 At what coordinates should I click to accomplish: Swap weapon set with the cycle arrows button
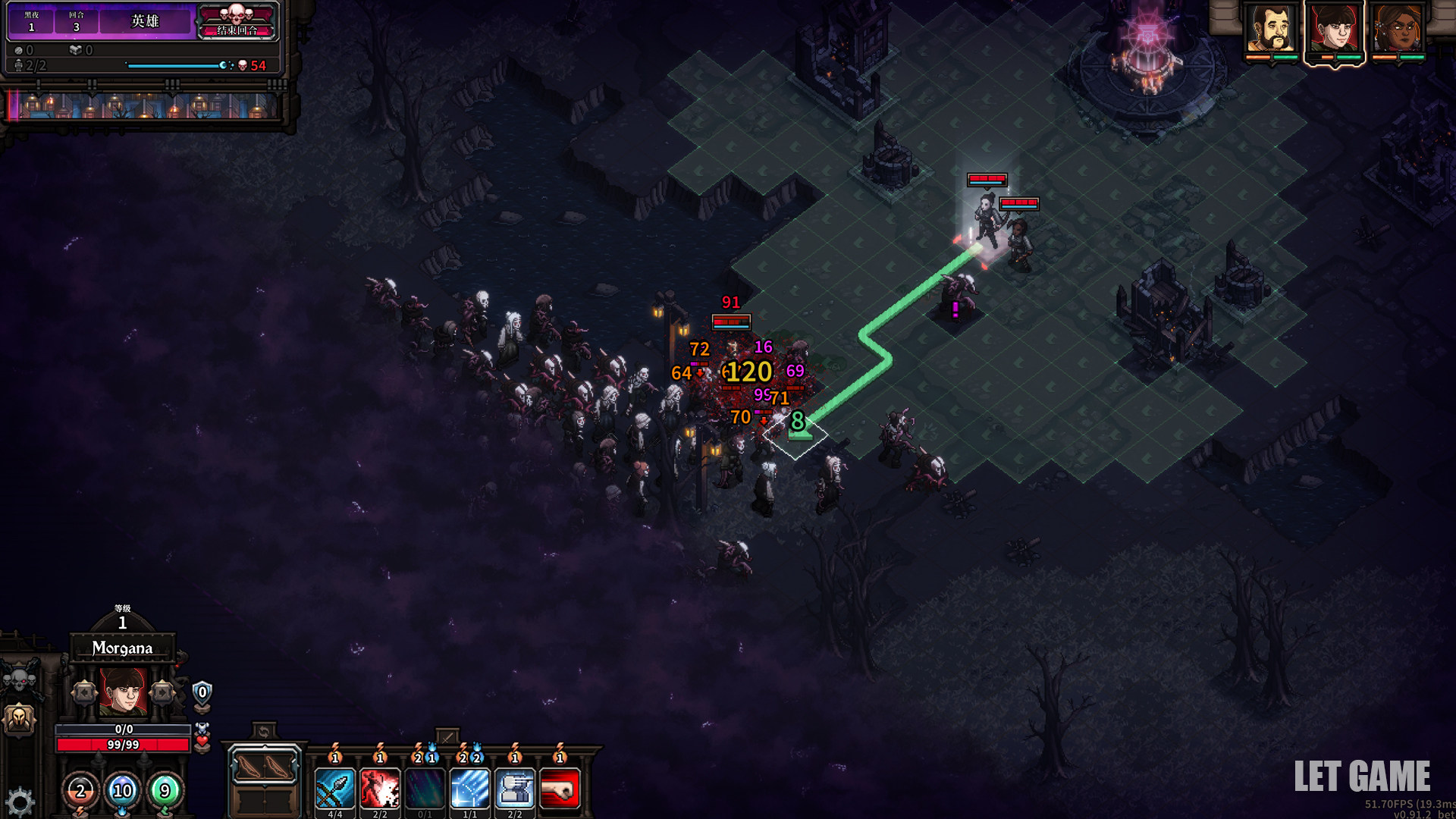tap(263, 732)
